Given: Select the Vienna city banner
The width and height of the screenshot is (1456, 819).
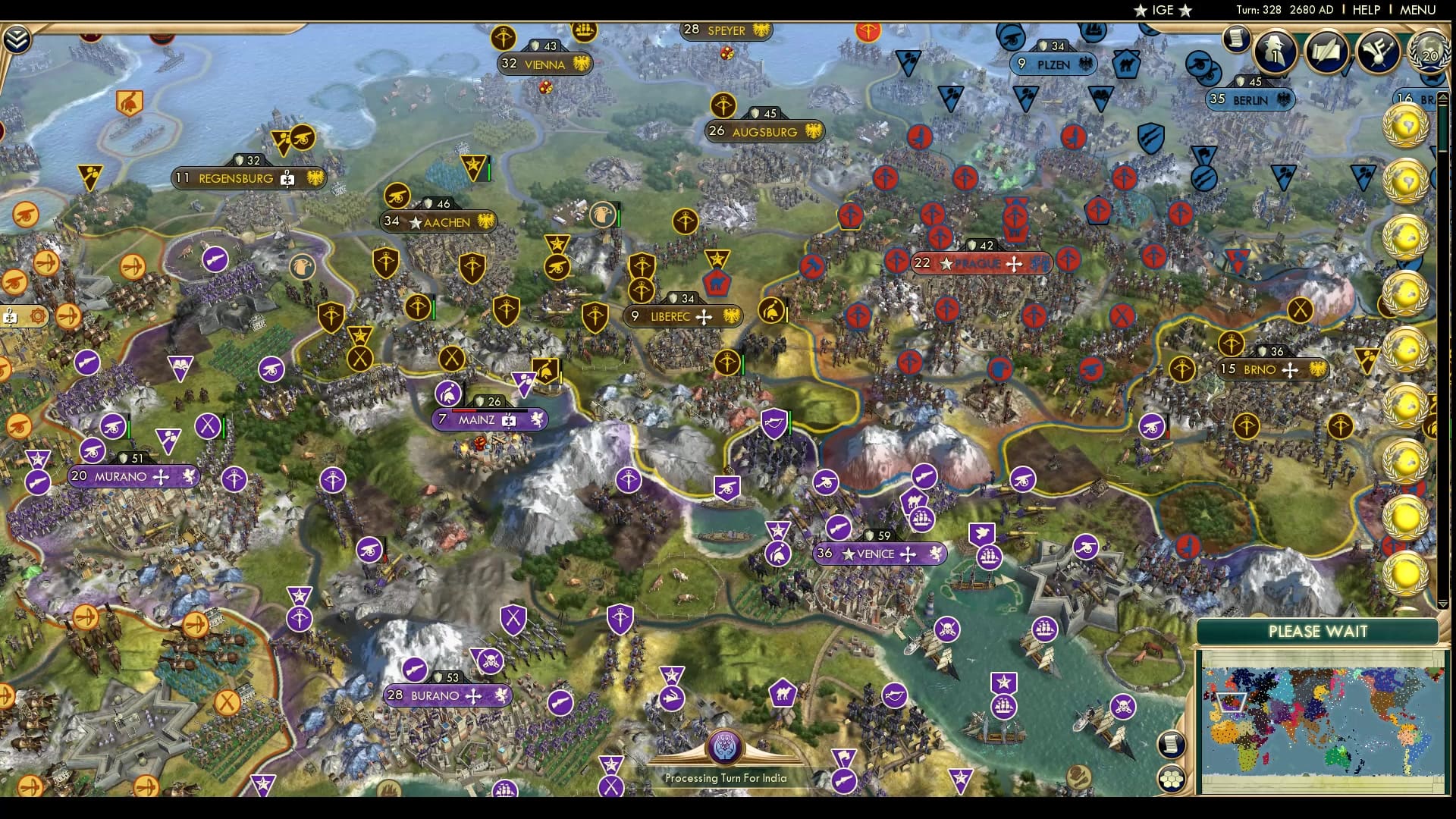Looking at the screenshot, I should click(x=544, y=65).
